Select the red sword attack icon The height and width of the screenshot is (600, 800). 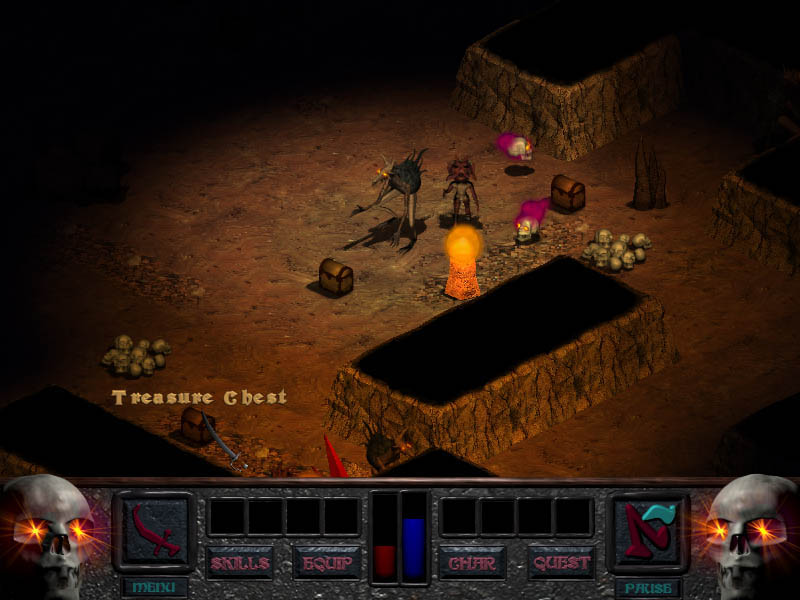(154, 527)
